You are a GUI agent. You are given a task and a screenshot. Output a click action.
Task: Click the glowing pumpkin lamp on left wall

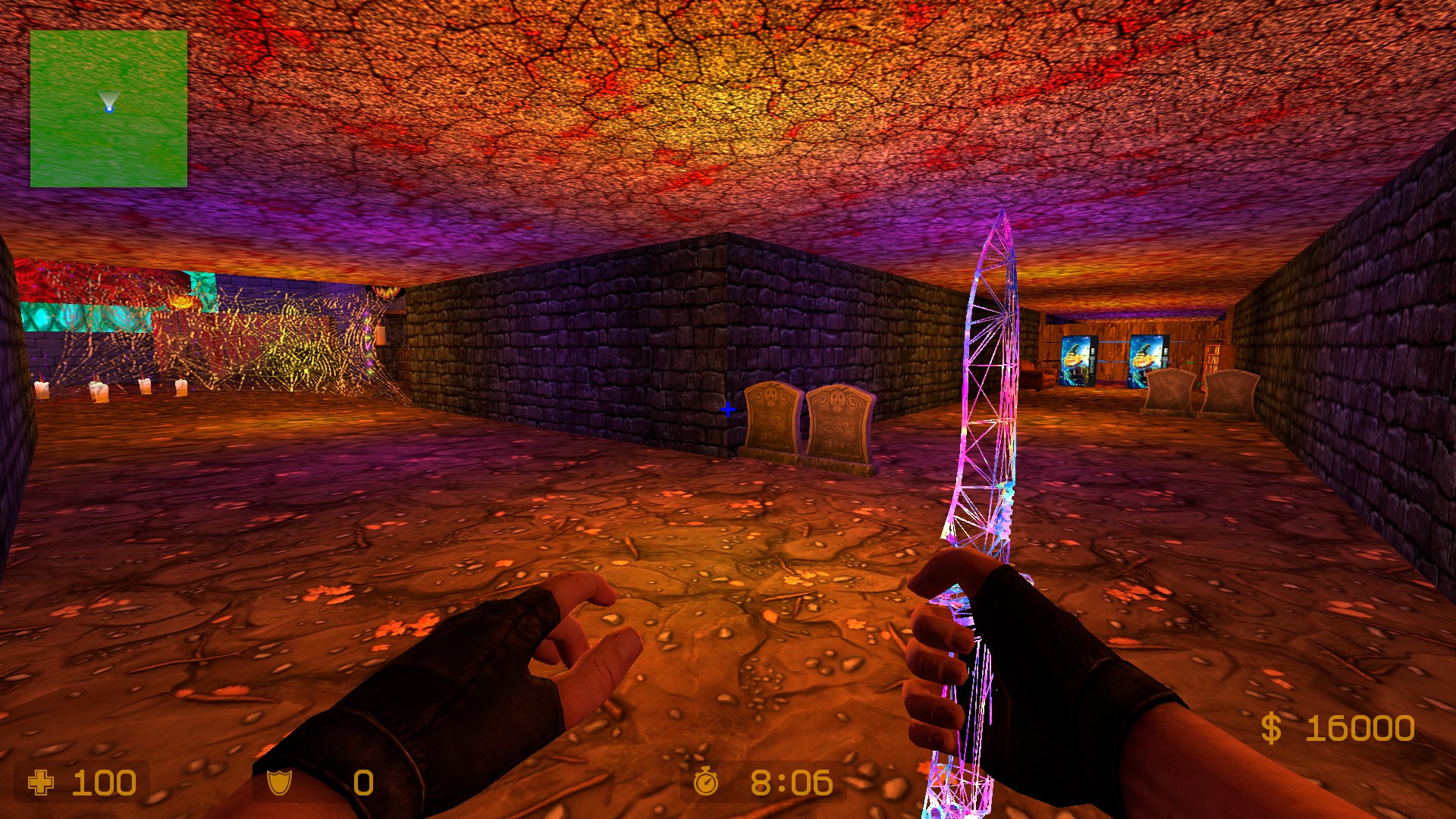point(181,300)
